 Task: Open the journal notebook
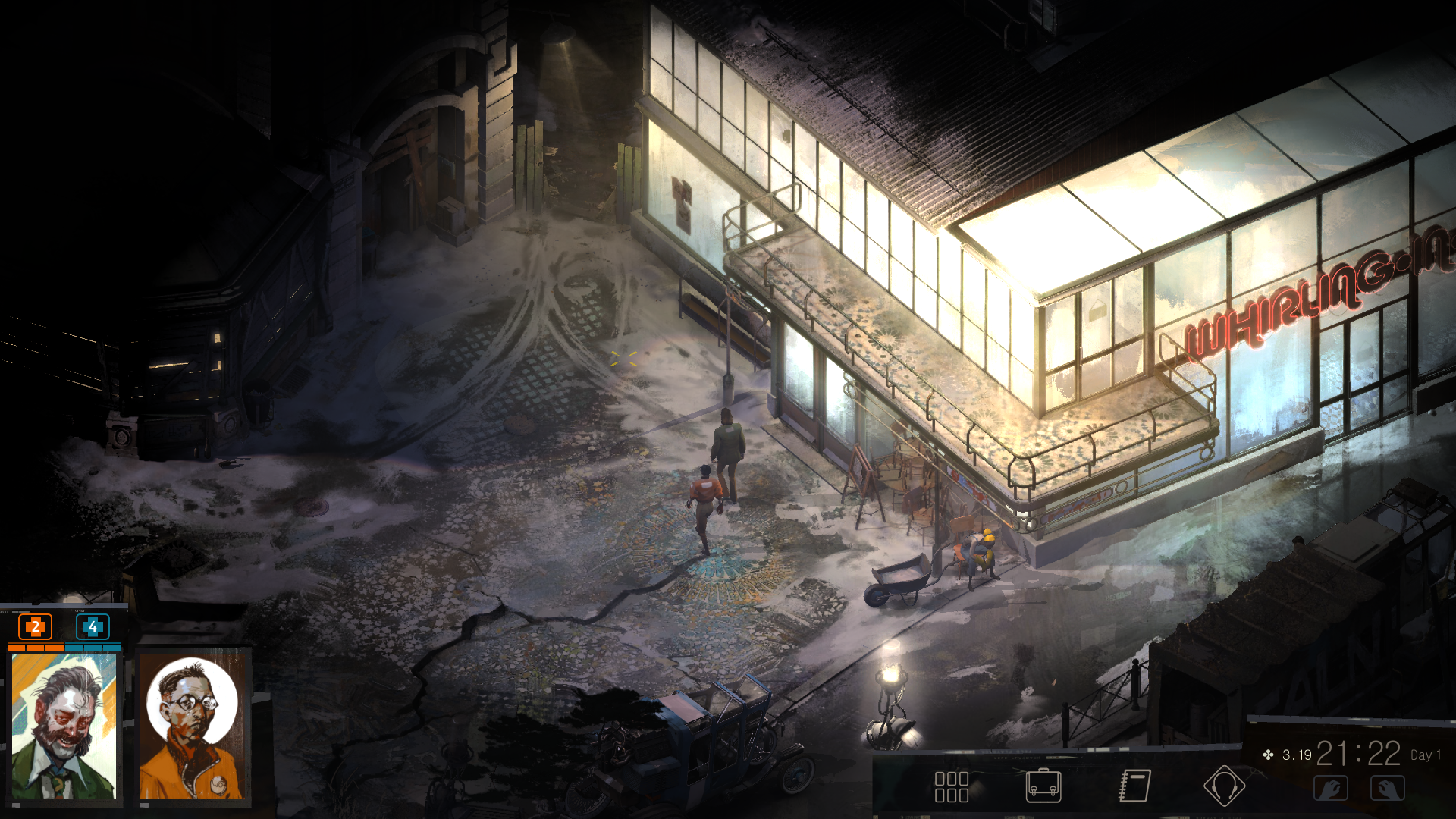coord(1134,786)
